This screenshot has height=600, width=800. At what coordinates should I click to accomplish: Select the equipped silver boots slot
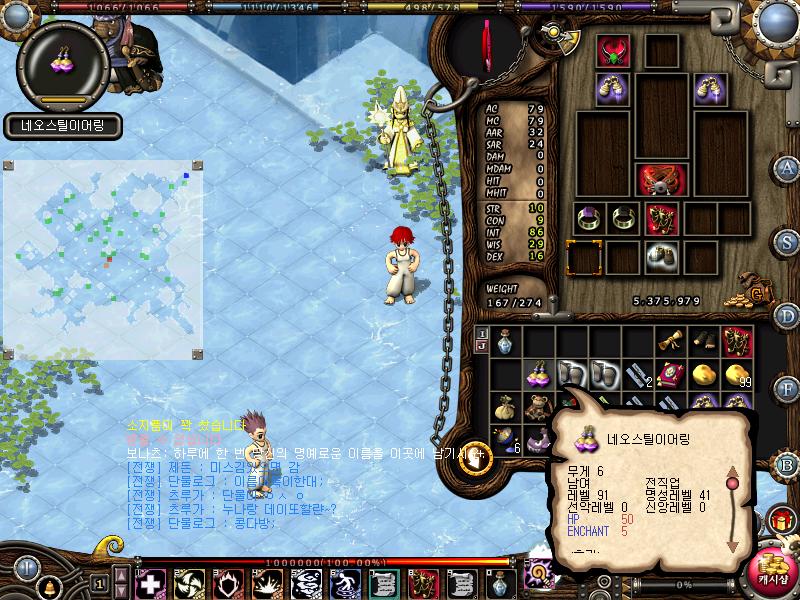pyautogui.click(x=658, y=257)
